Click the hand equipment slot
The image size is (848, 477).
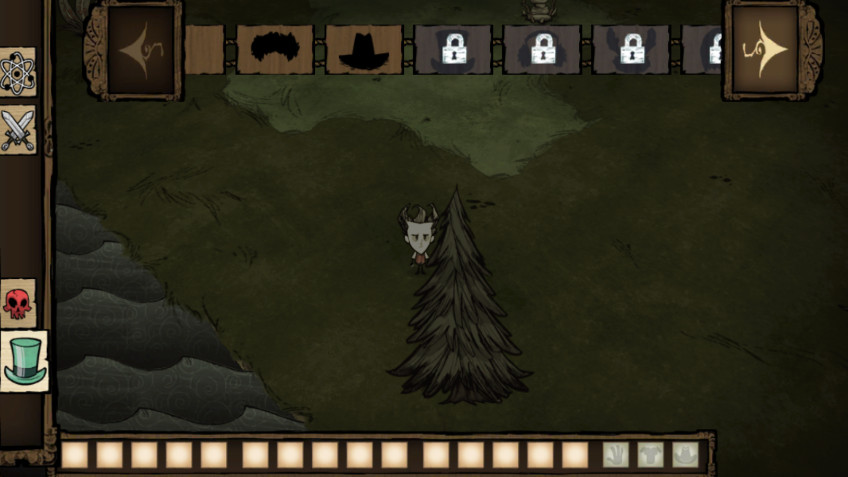(x=617, y=455)
